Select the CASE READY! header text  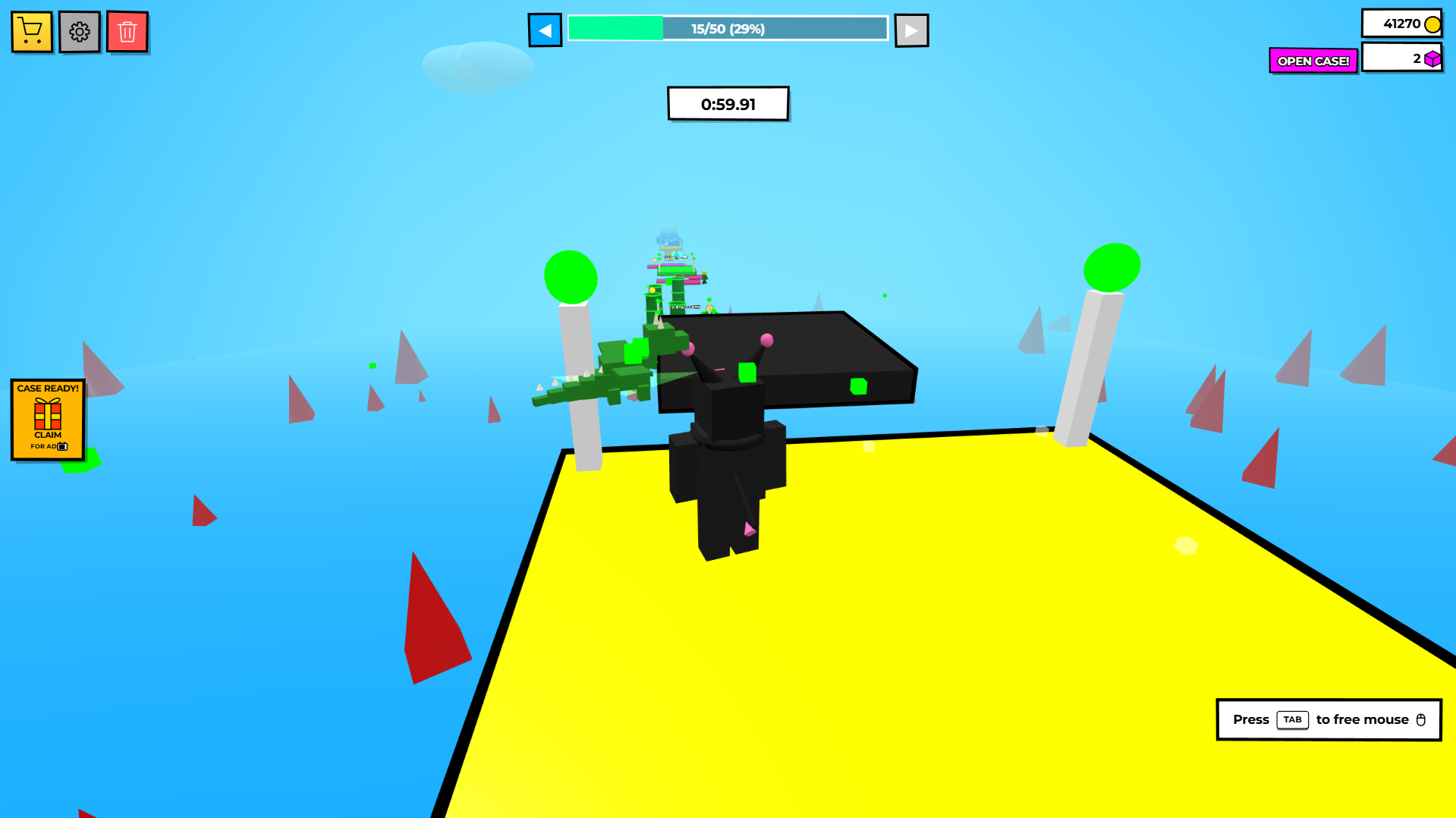(47, 389)
